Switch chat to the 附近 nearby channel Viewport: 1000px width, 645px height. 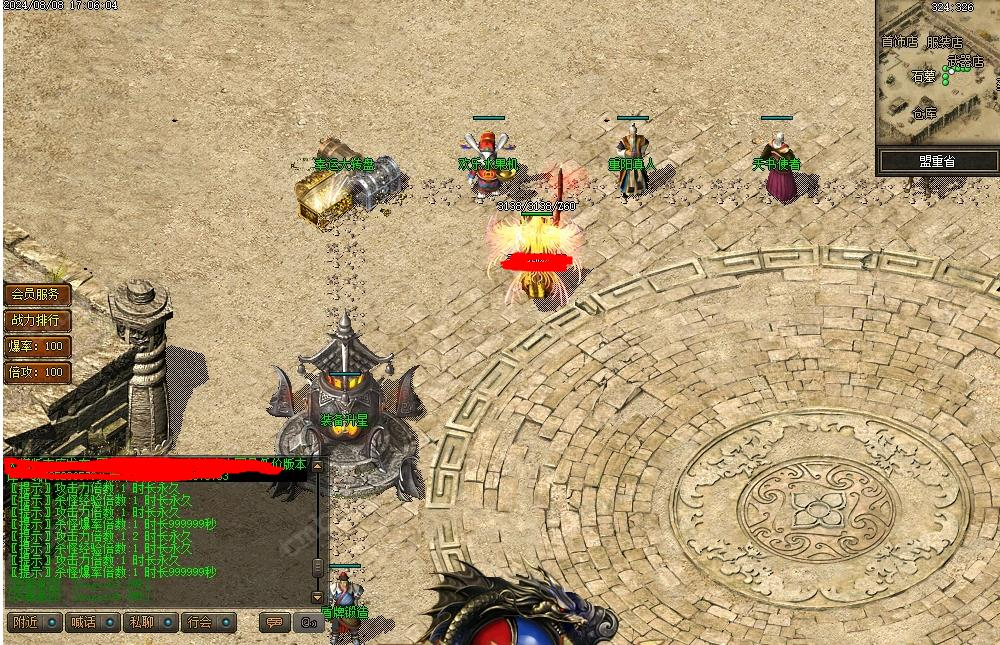click(34, 622)
